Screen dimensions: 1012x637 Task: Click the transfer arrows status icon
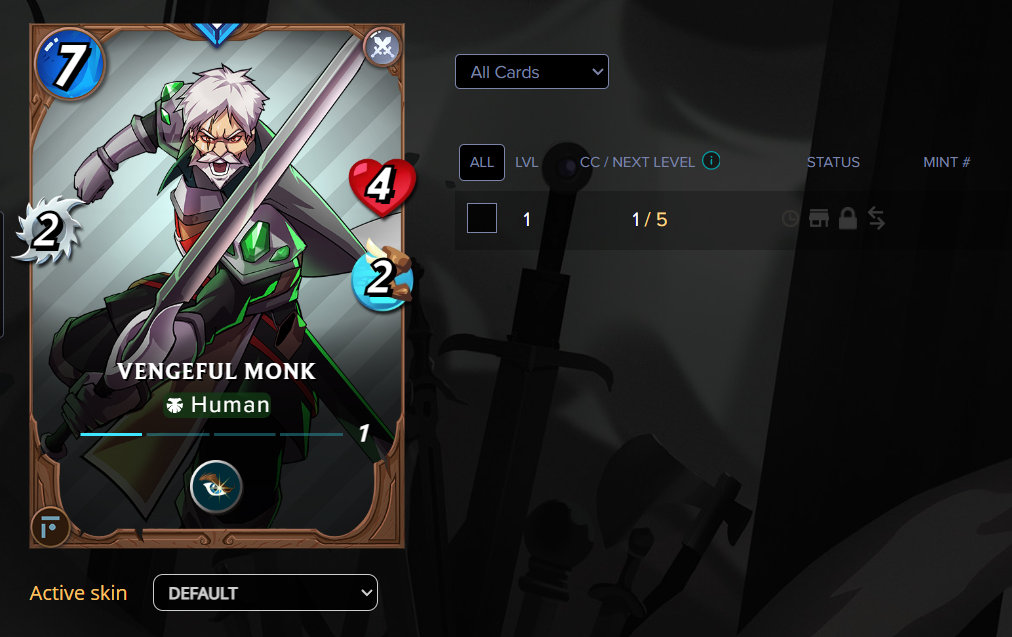pos(876,218)
